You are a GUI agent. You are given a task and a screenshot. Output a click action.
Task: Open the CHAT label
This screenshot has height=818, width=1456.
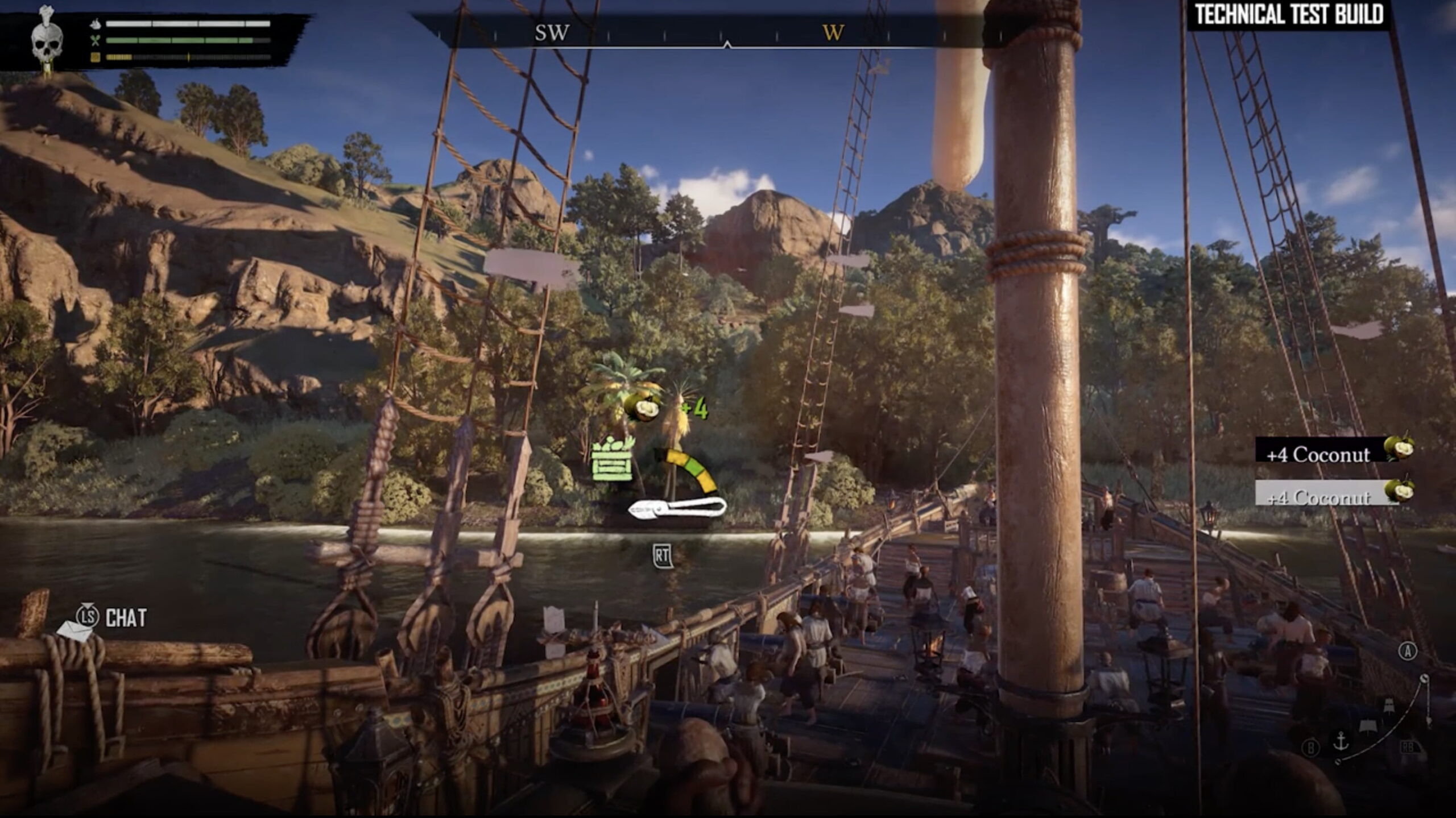pos(126,618)
